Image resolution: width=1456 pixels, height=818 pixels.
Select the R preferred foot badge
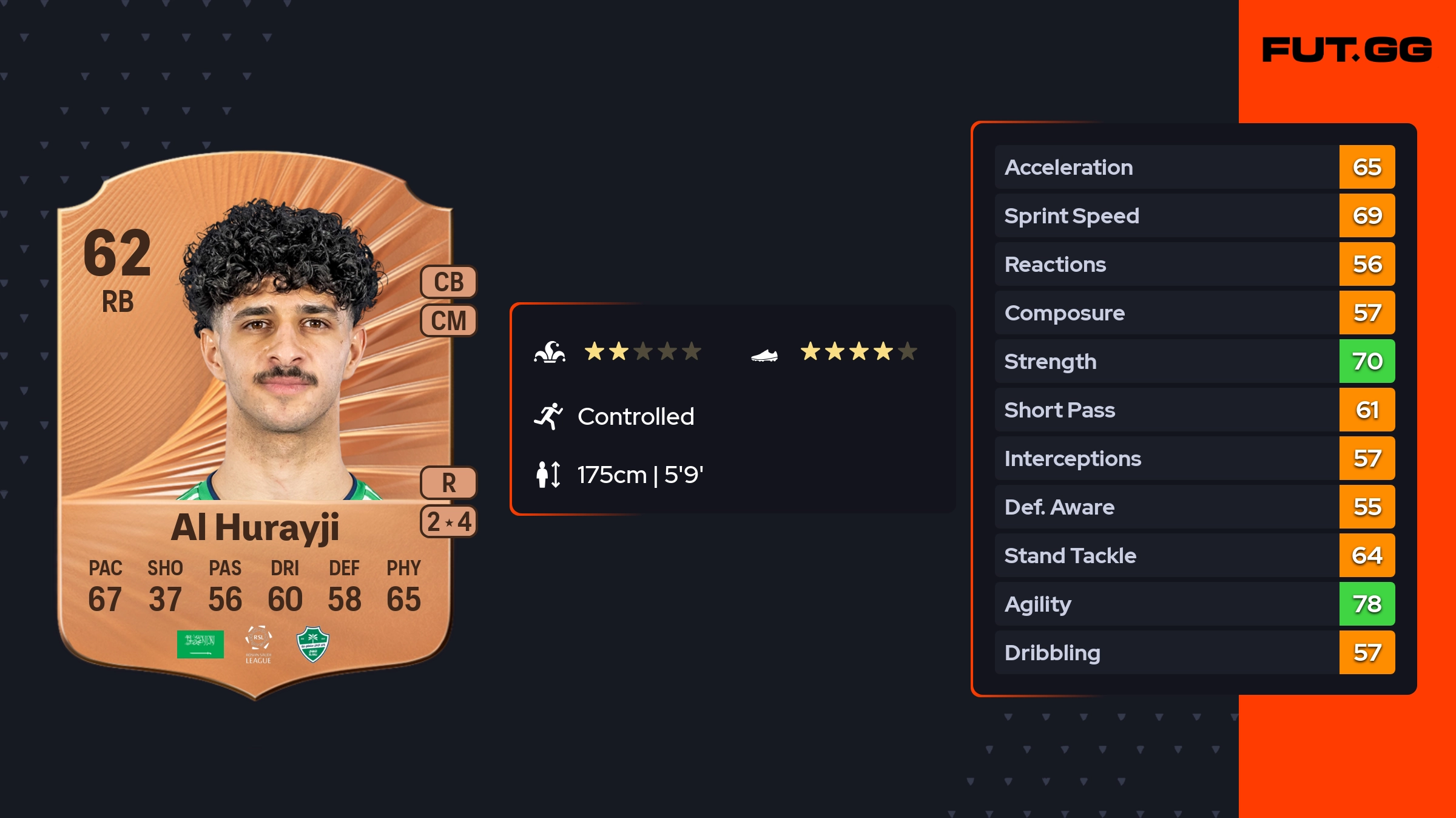(x=448, y=483)
